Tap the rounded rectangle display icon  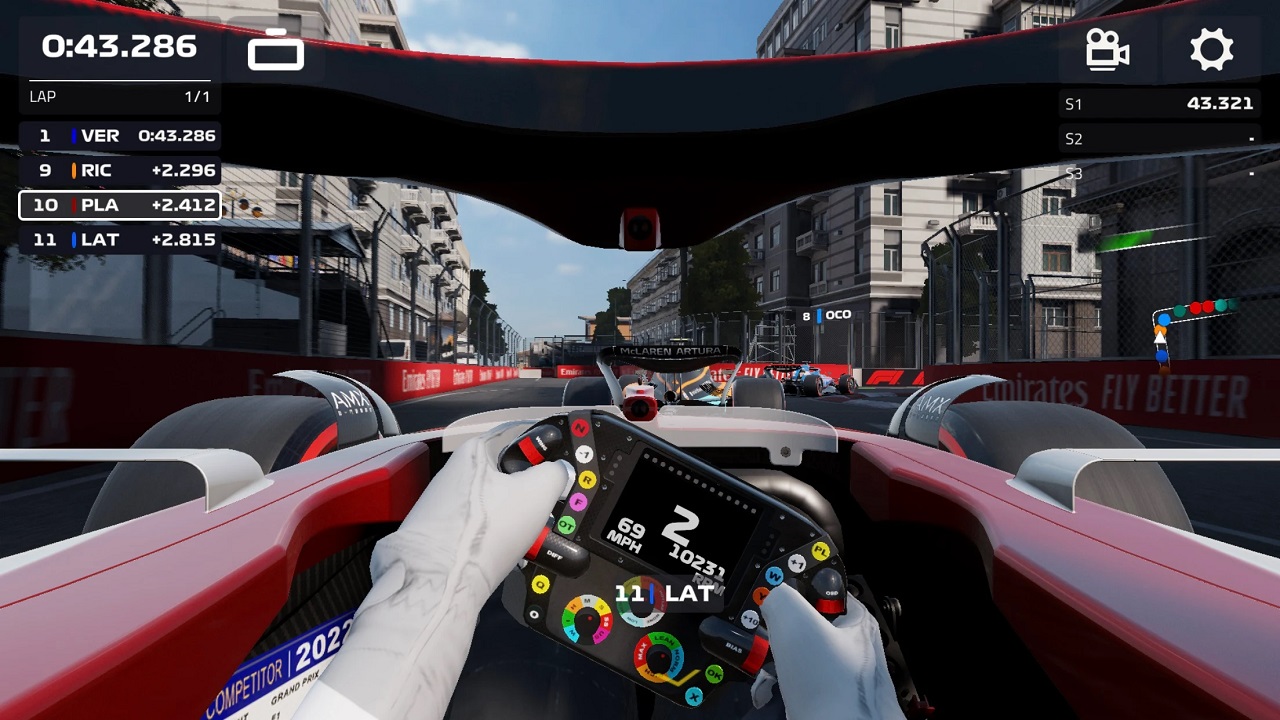pyautogui.click(x=276, y=50)
